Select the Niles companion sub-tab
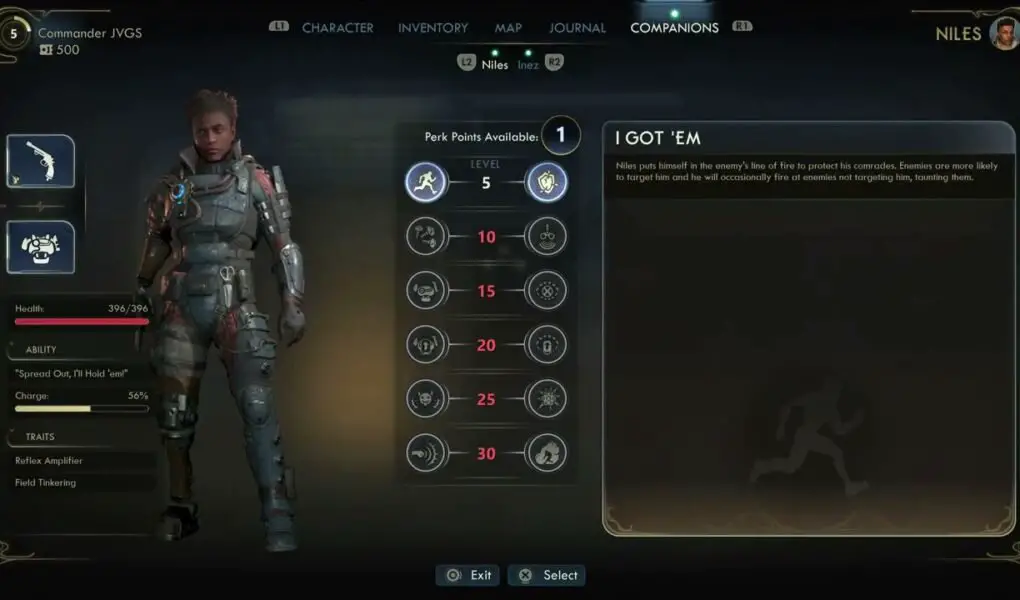This screenshot has width=1020, height=600. point(494,65)
